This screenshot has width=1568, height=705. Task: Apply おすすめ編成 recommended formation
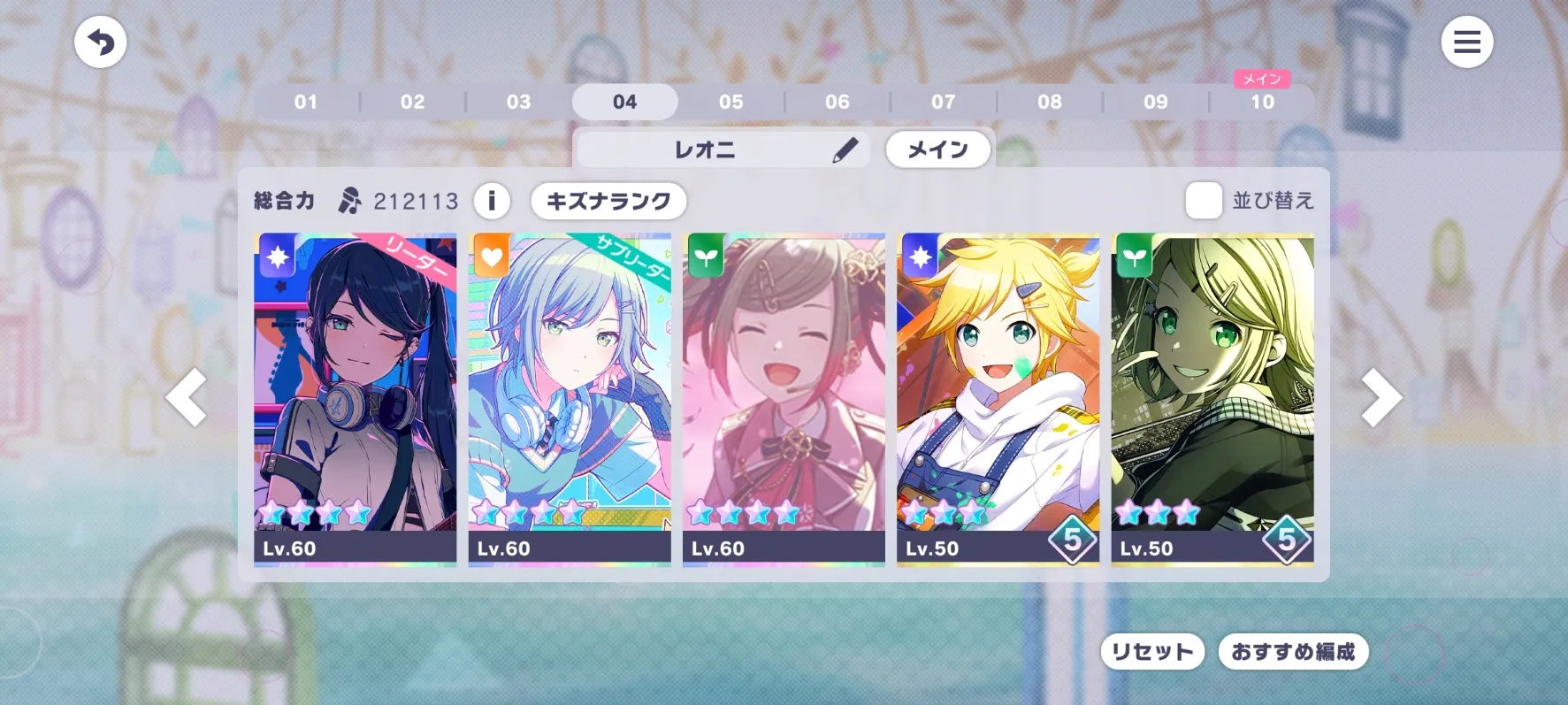(x=1293, y=652)
